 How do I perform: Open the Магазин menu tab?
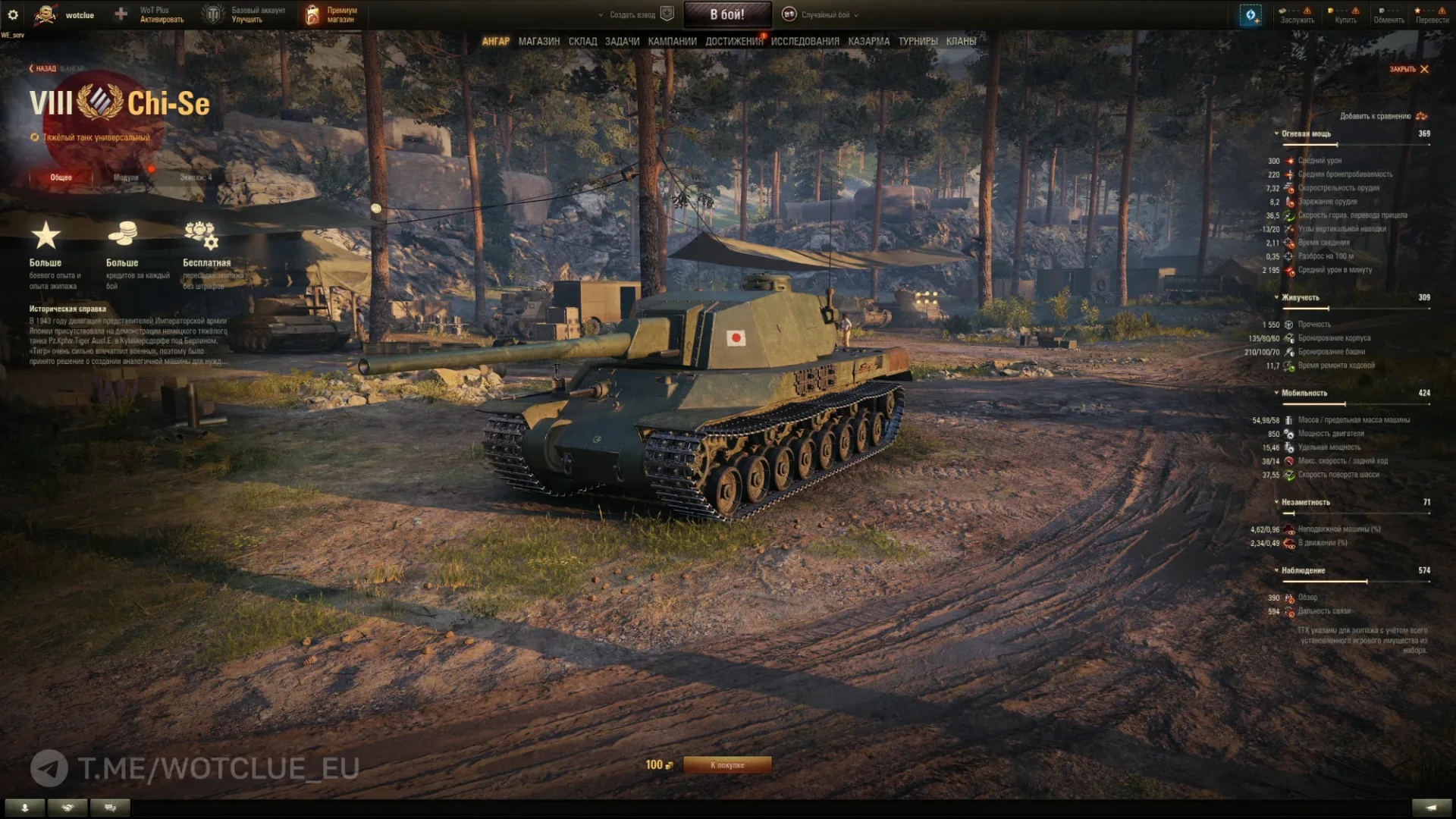point(538,42)
